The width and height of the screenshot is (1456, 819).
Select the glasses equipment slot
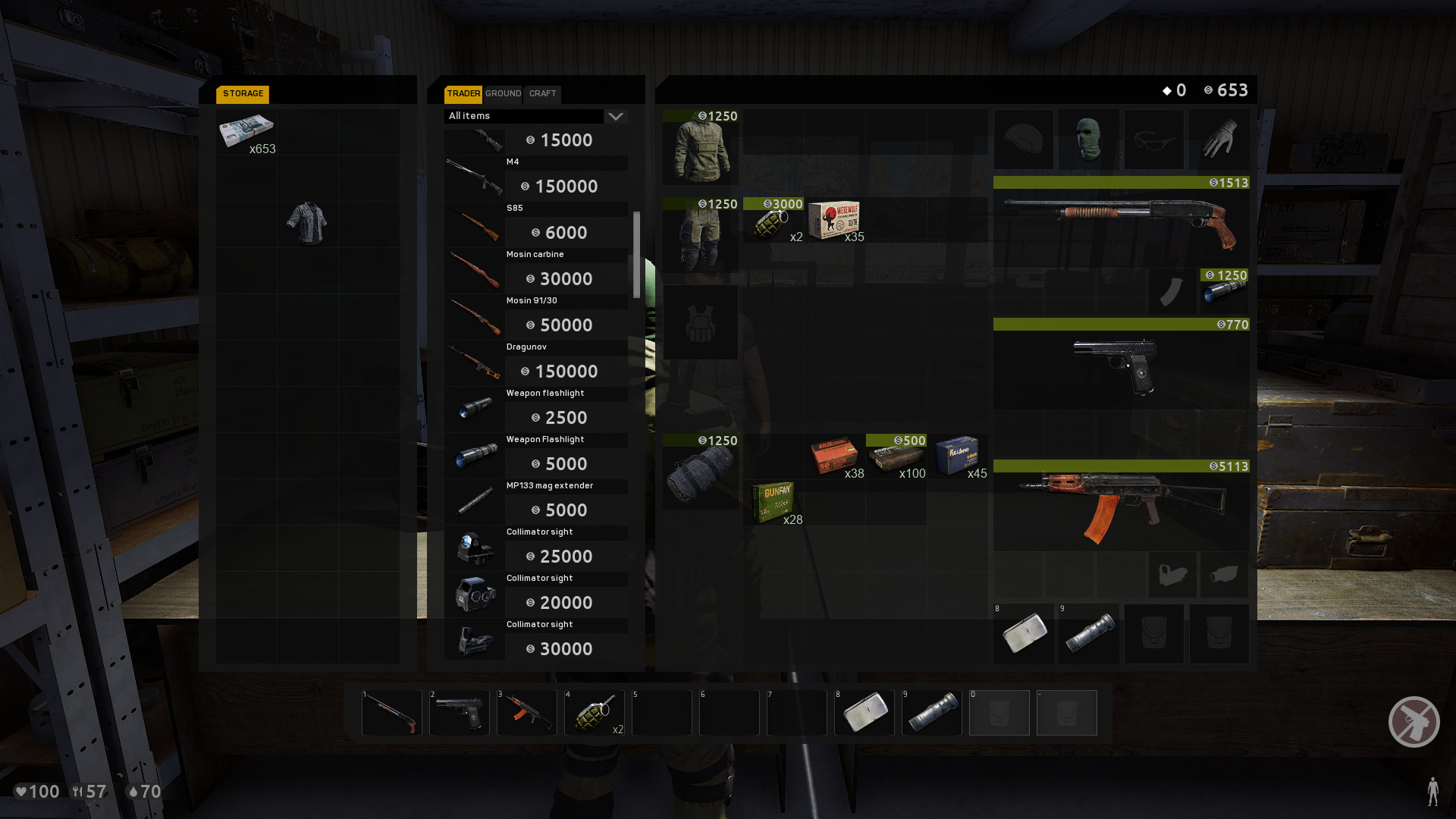[1153, 140]
